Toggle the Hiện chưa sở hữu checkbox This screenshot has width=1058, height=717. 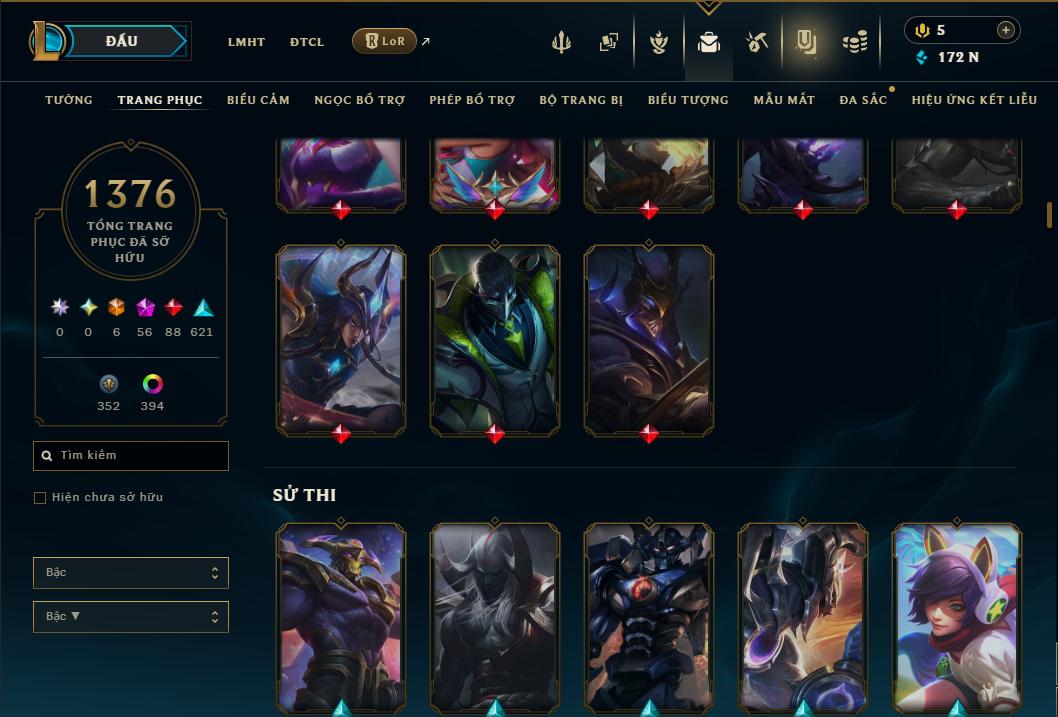[40, 498]
